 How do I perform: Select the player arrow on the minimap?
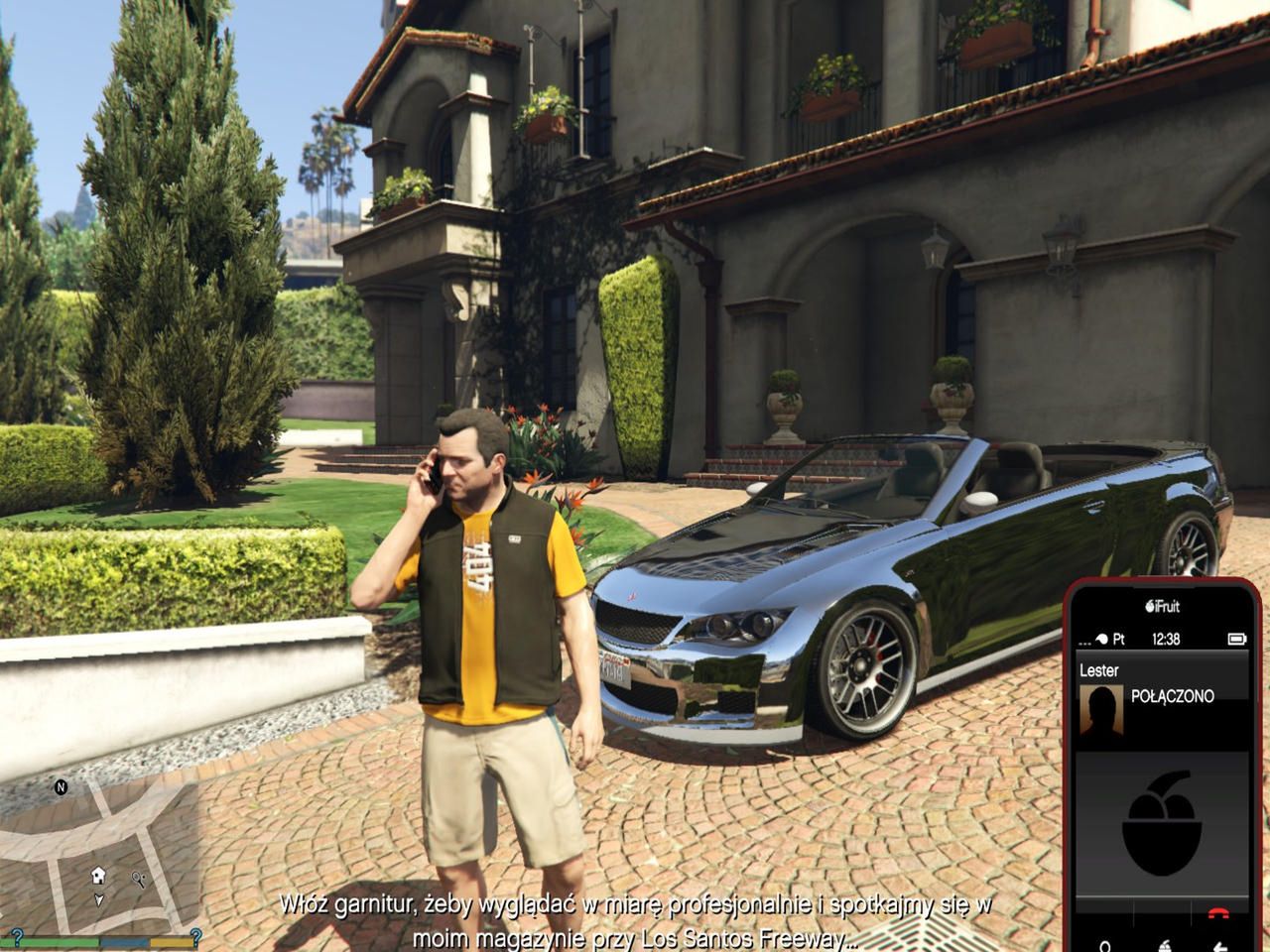(98, 900)
